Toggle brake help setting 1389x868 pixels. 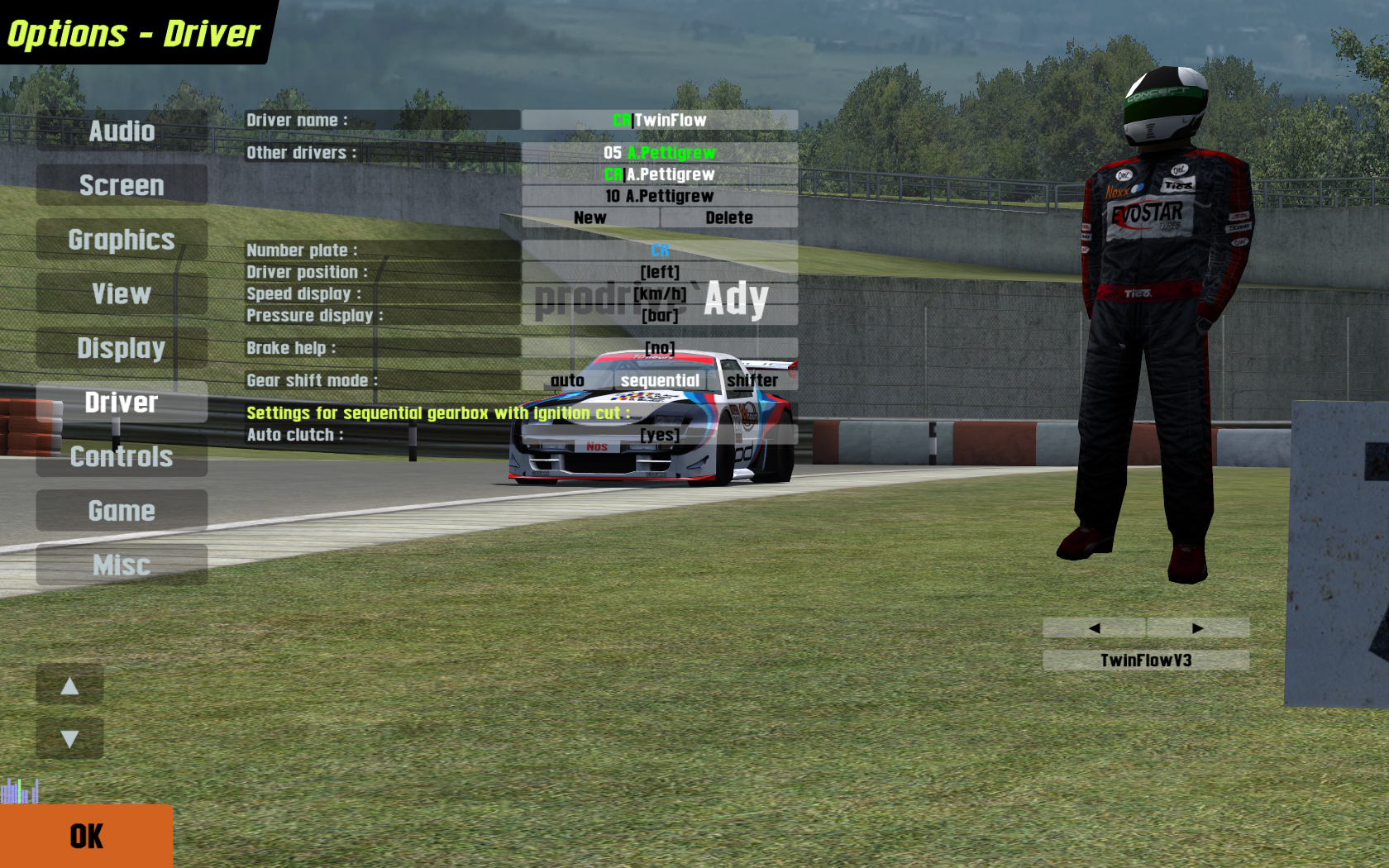pos(660,348)
